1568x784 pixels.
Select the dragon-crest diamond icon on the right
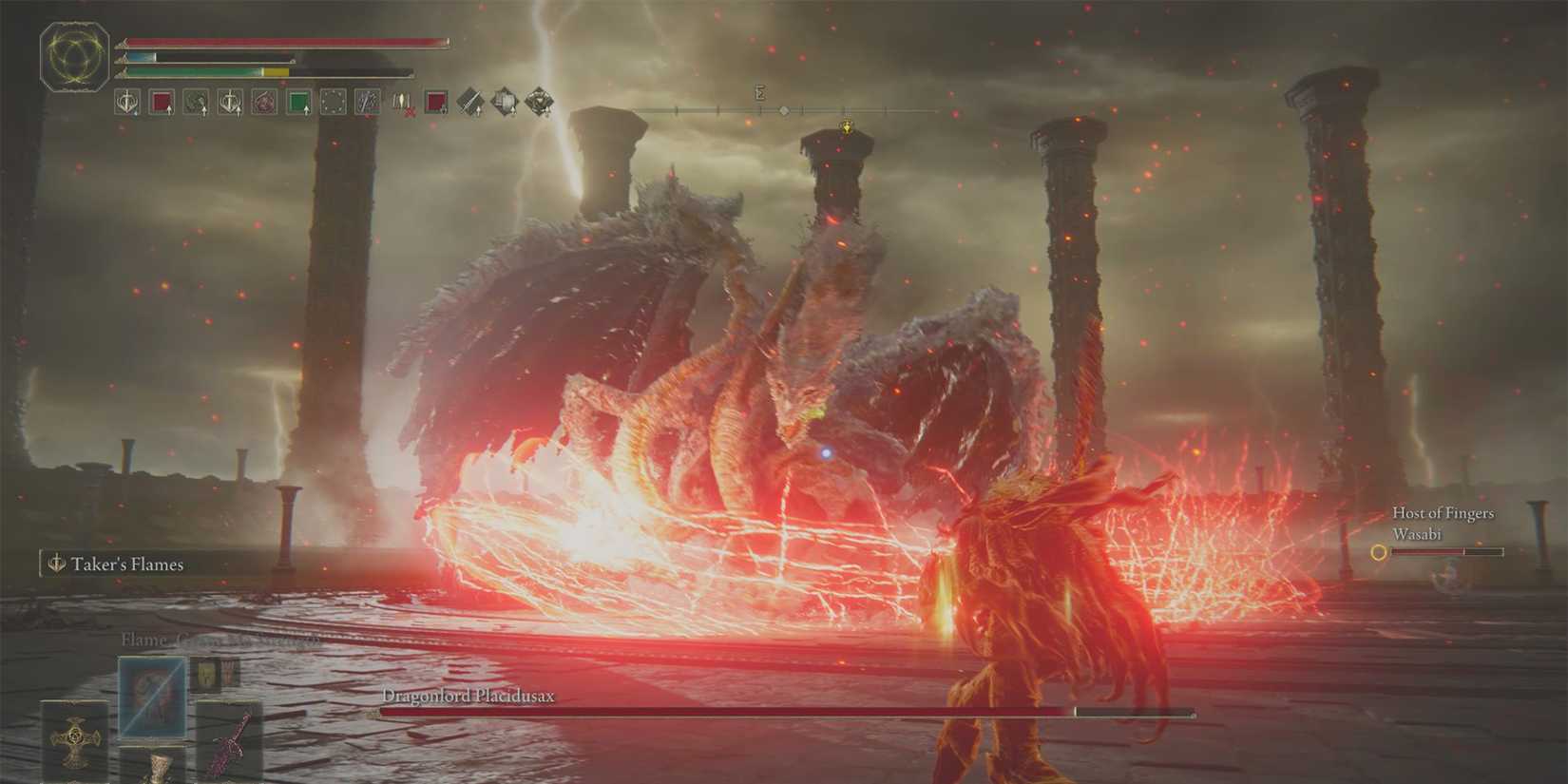coord(539,101)
